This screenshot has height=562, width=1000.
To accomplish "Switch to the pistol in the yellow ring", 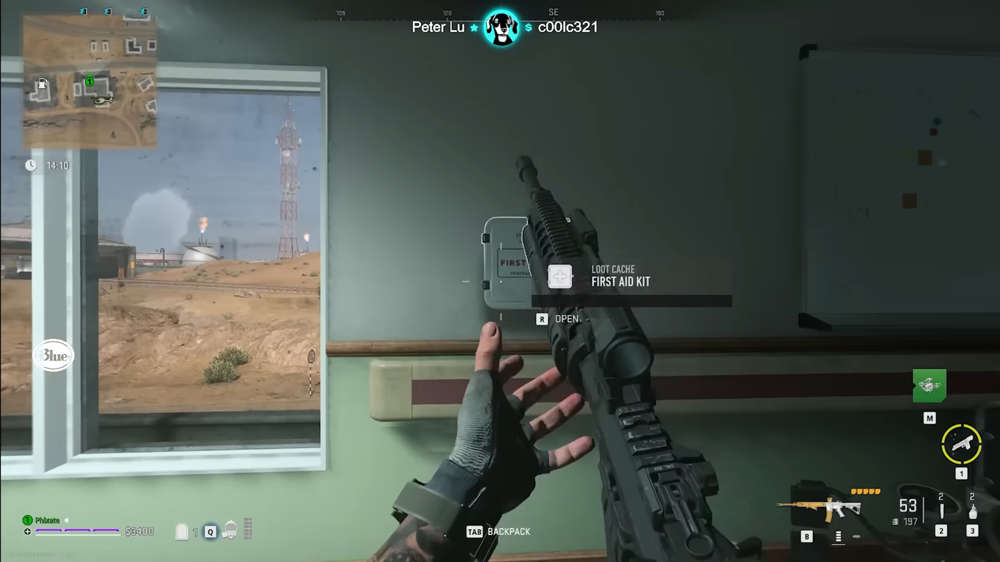I will (x=961, y=443).
